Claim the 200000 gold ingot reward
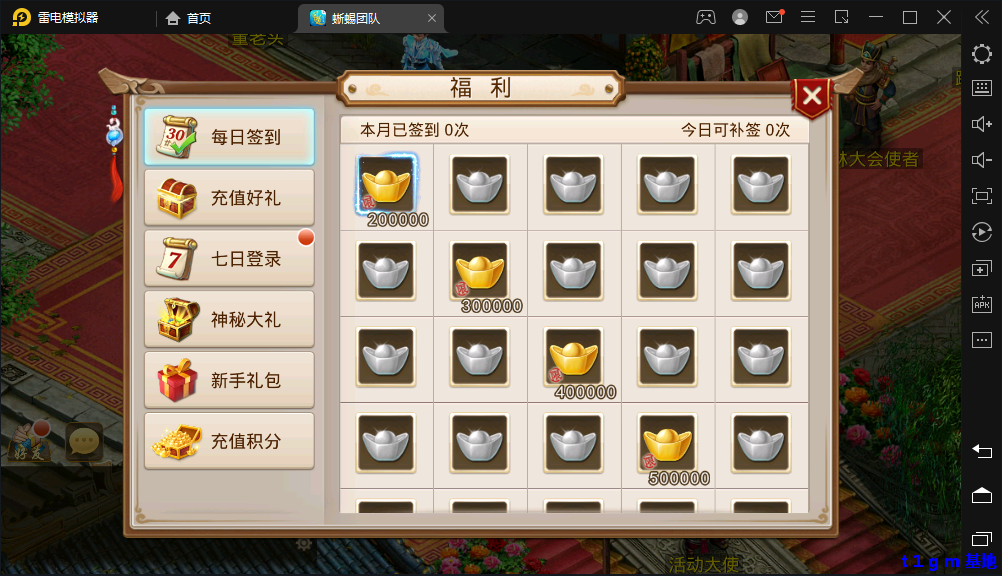 (386, 185)
